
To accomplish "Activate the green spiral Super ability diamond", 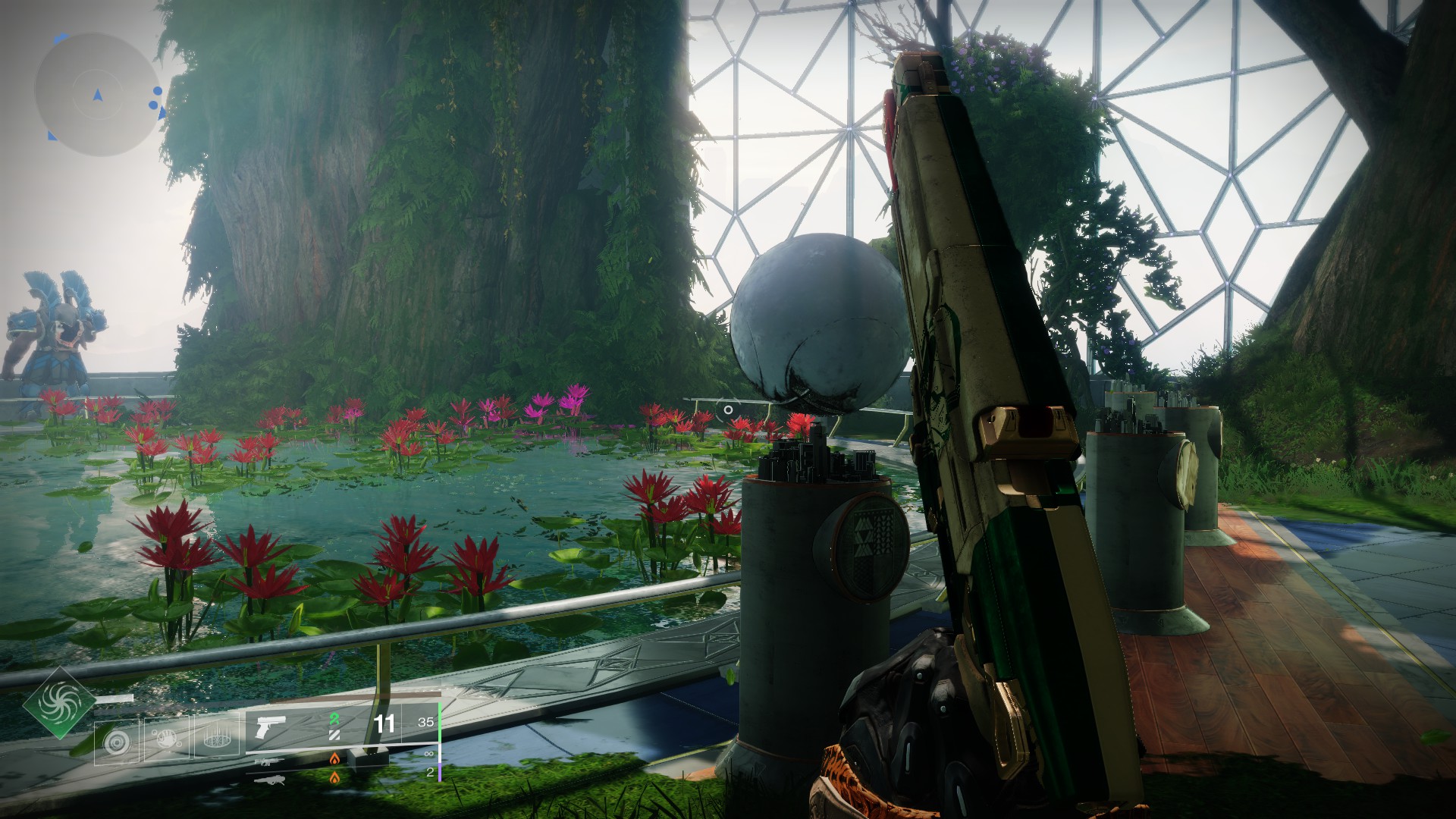I will tap(58, 704).
